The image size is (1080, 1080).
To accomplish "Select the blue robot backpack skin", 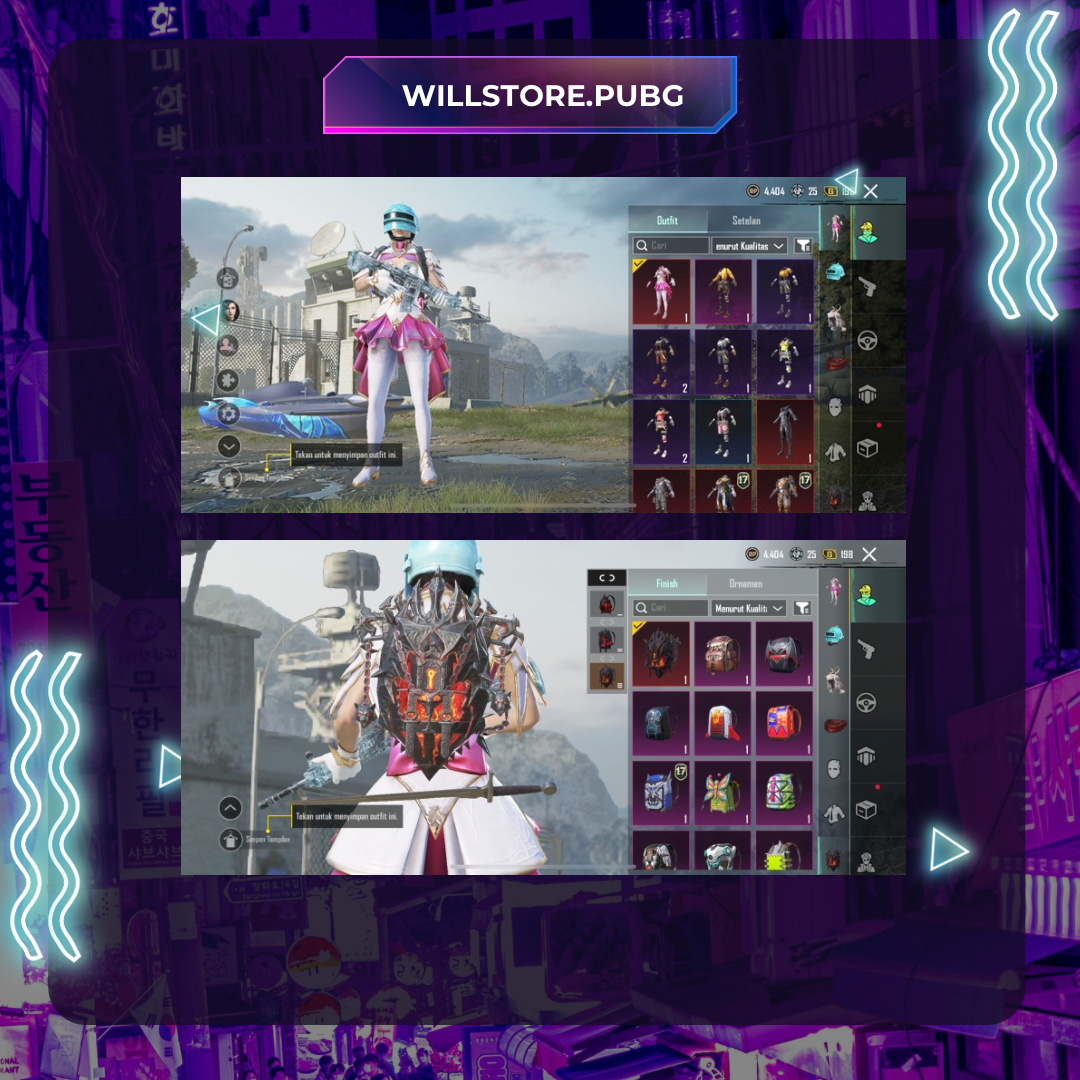I will 661,794.
